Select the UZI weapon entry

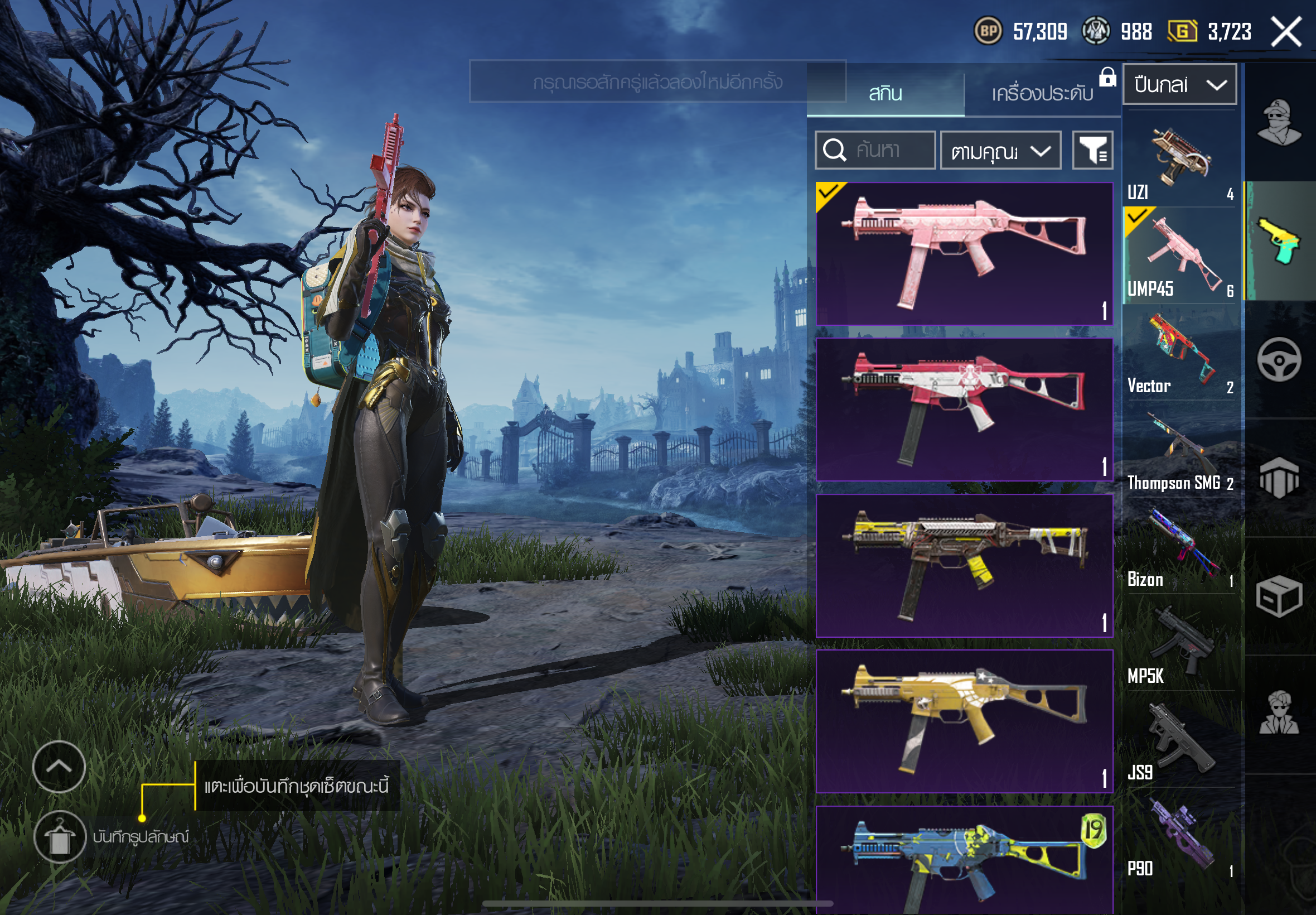(1180, 161)
